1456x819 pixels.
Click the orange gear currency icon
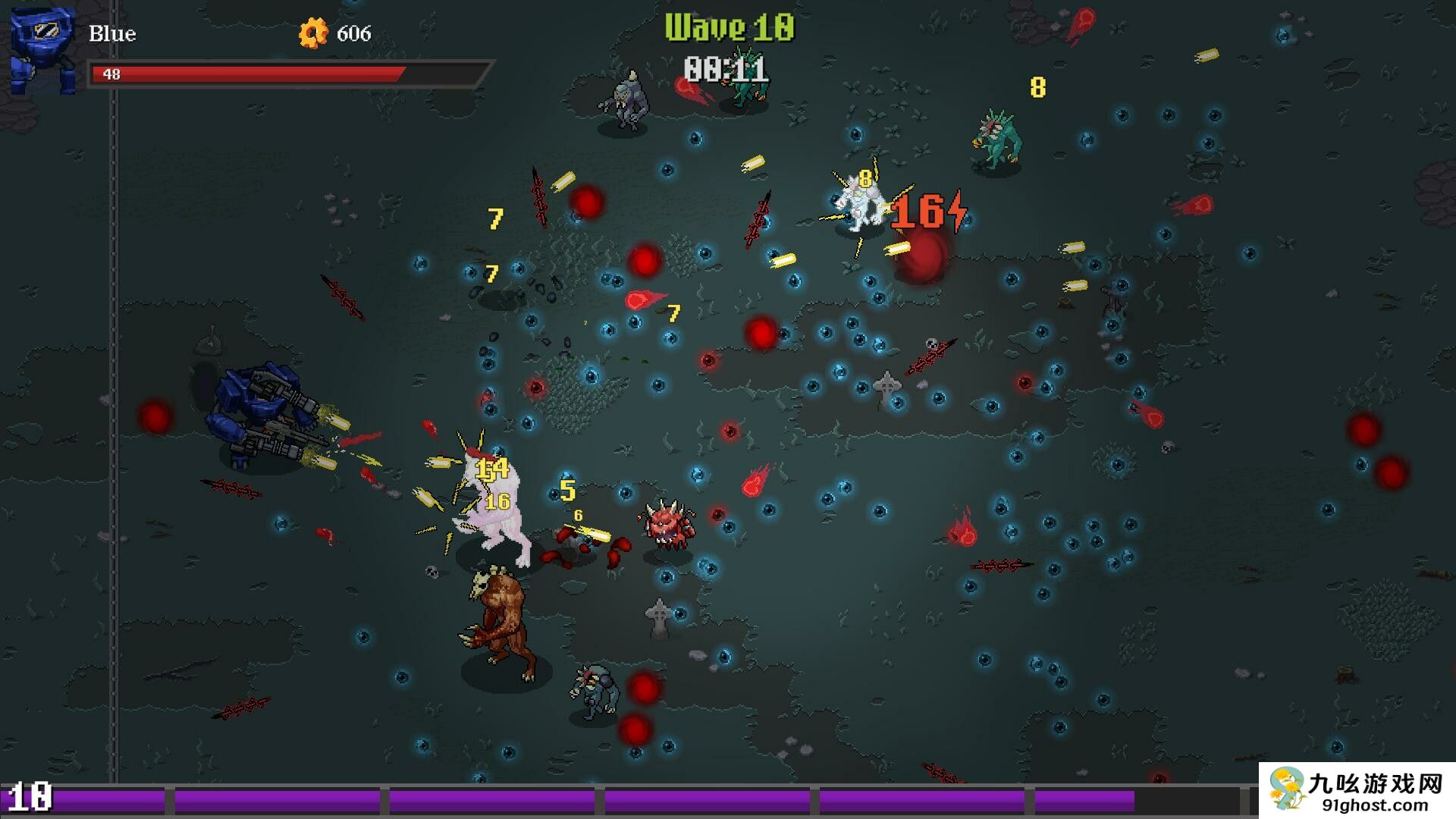(x=312, y=33)
